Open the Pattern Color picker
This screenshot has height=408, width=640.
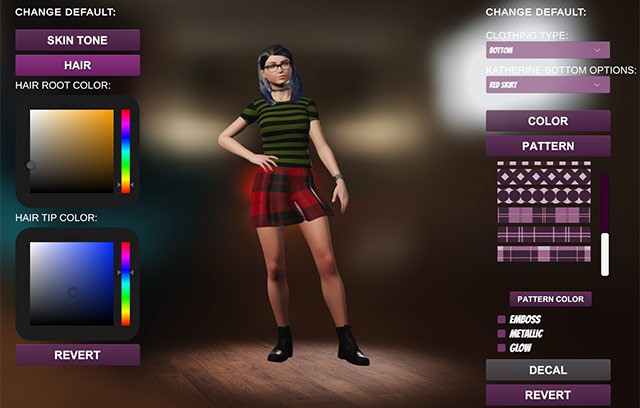[550, 299]
